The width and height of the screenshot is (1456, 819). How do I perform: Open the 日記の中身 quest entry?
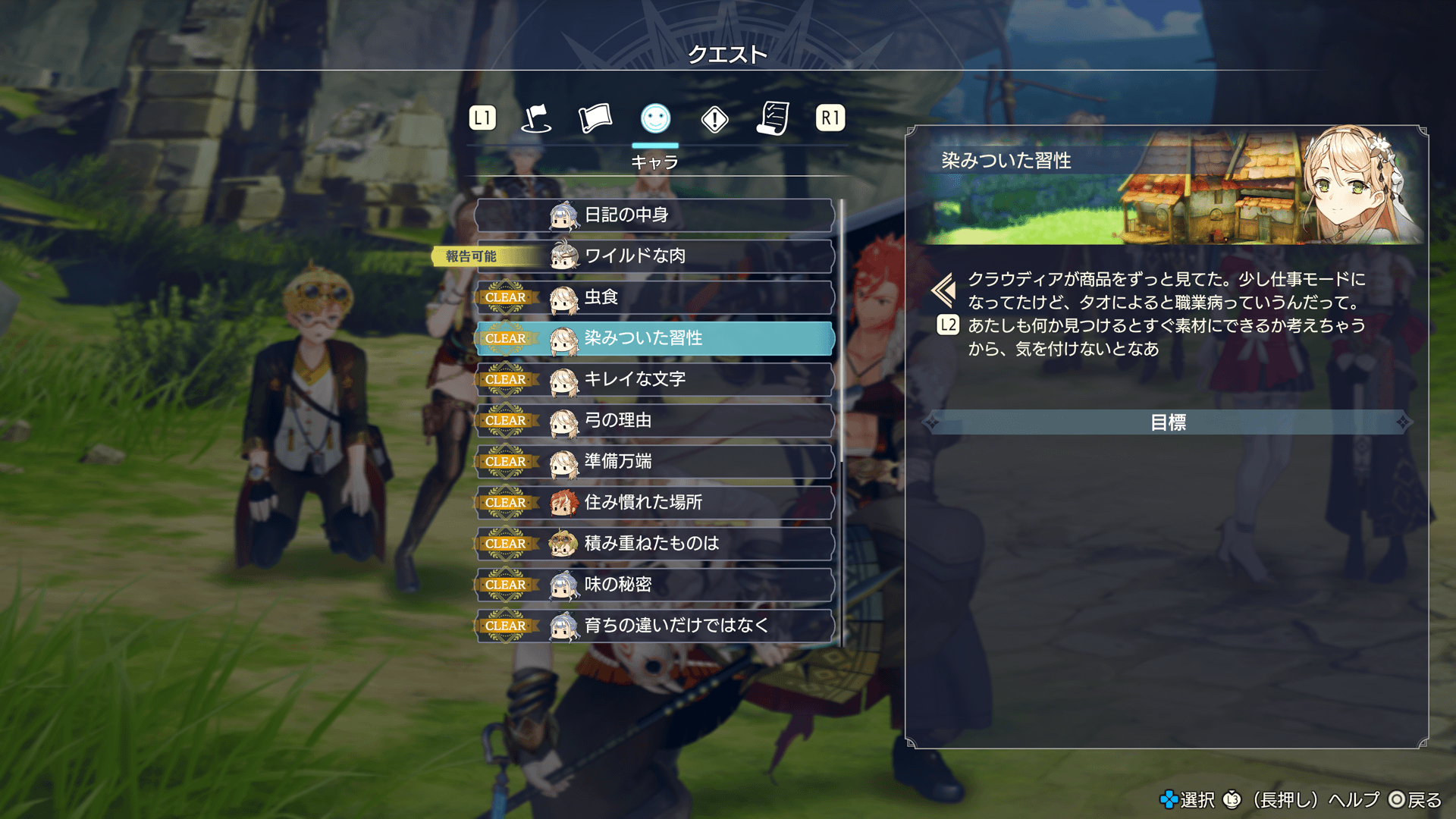[x=654, y=215]
